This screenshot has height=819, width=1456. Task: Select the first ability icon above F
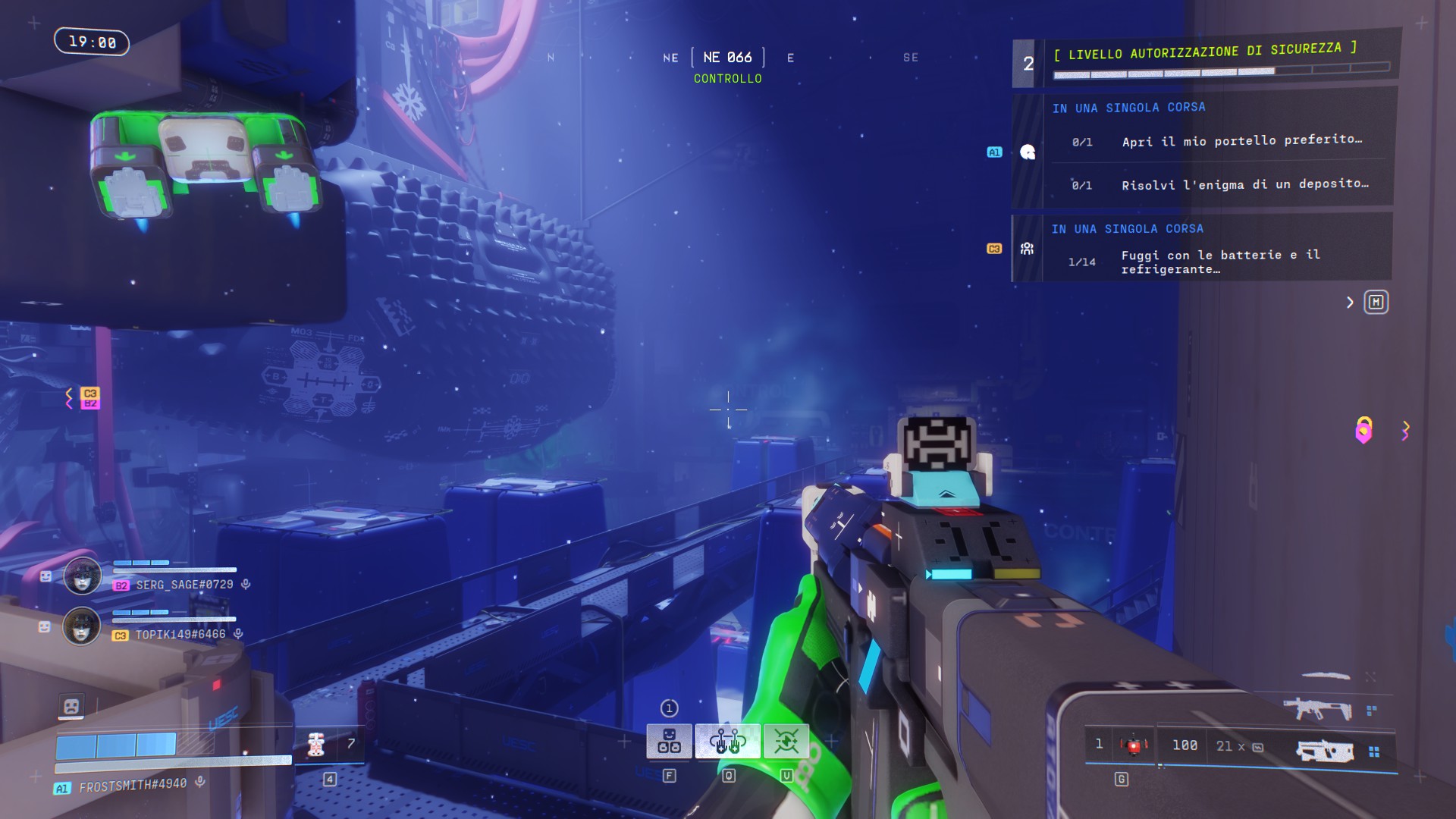(668, 741)
